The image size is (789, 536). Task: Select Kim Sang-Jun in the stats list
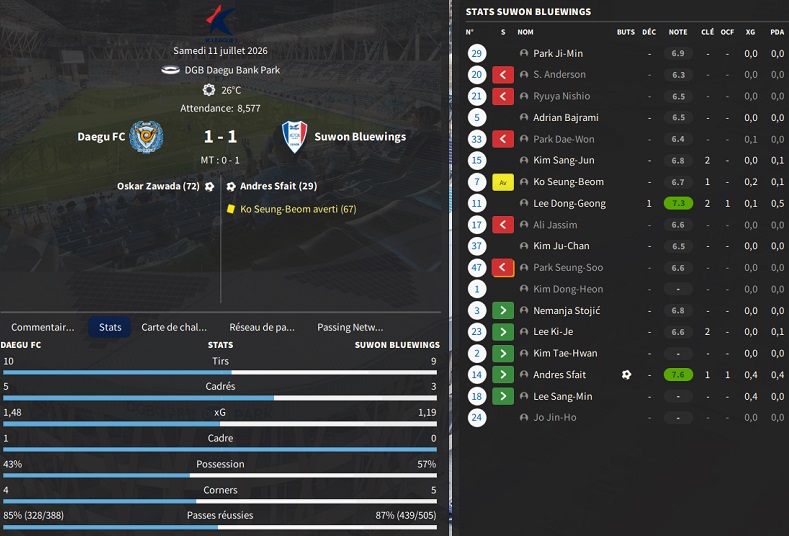point(563,160)
